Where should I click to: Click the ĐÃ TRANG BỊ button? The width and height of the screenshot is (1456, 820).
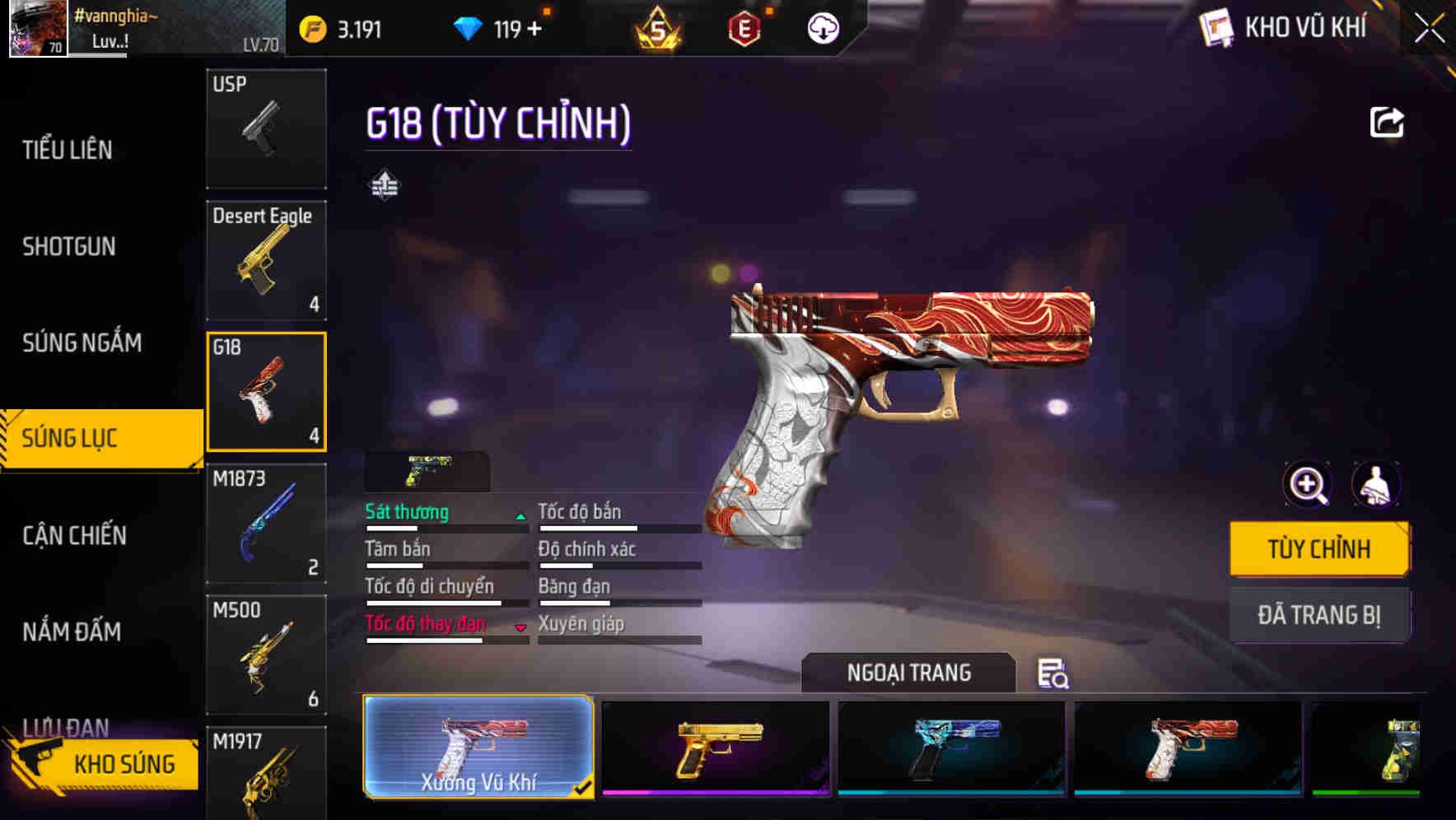click(1319, 614)
